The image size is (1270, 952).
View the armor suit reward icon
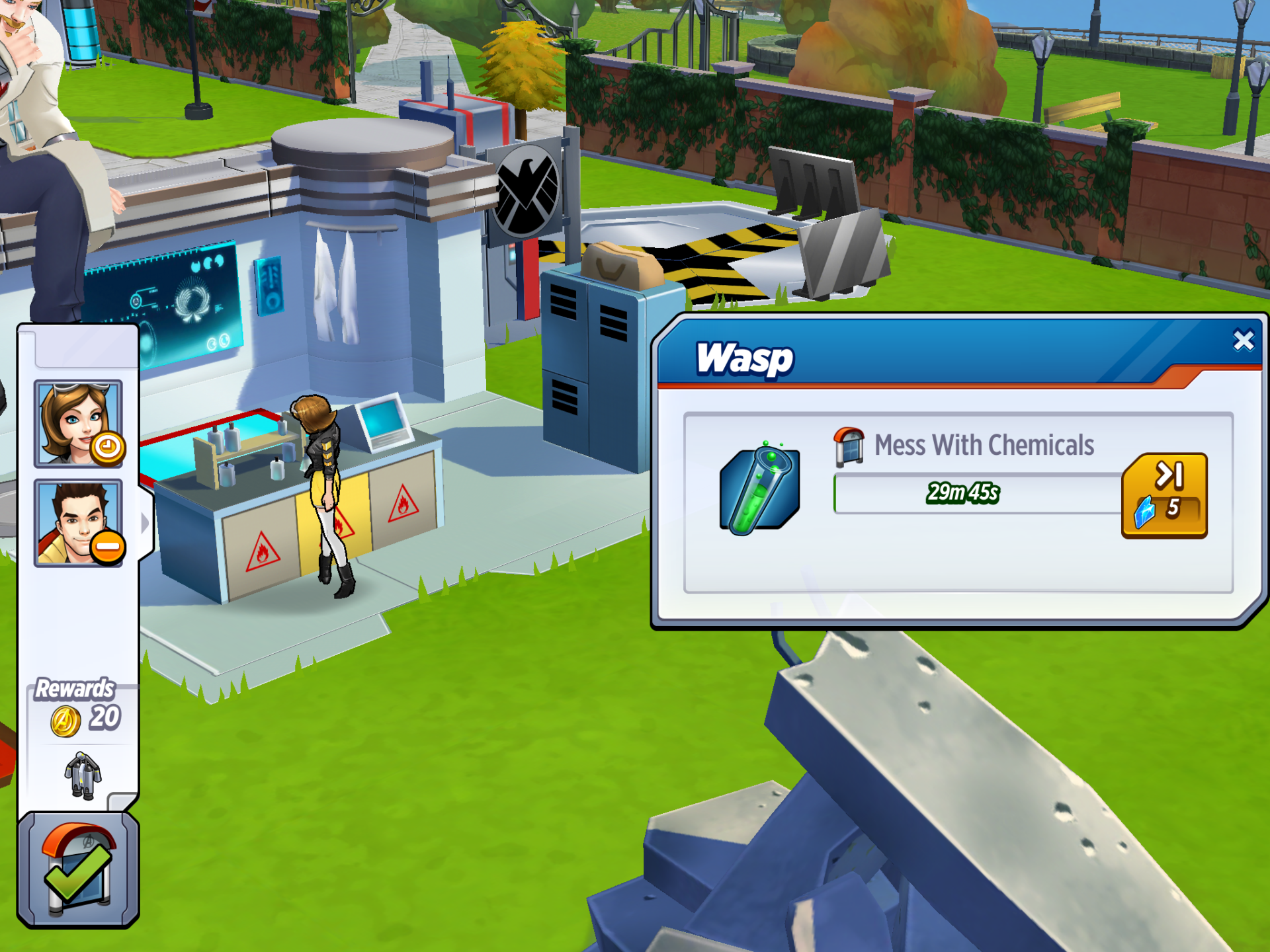coord(83,775)
